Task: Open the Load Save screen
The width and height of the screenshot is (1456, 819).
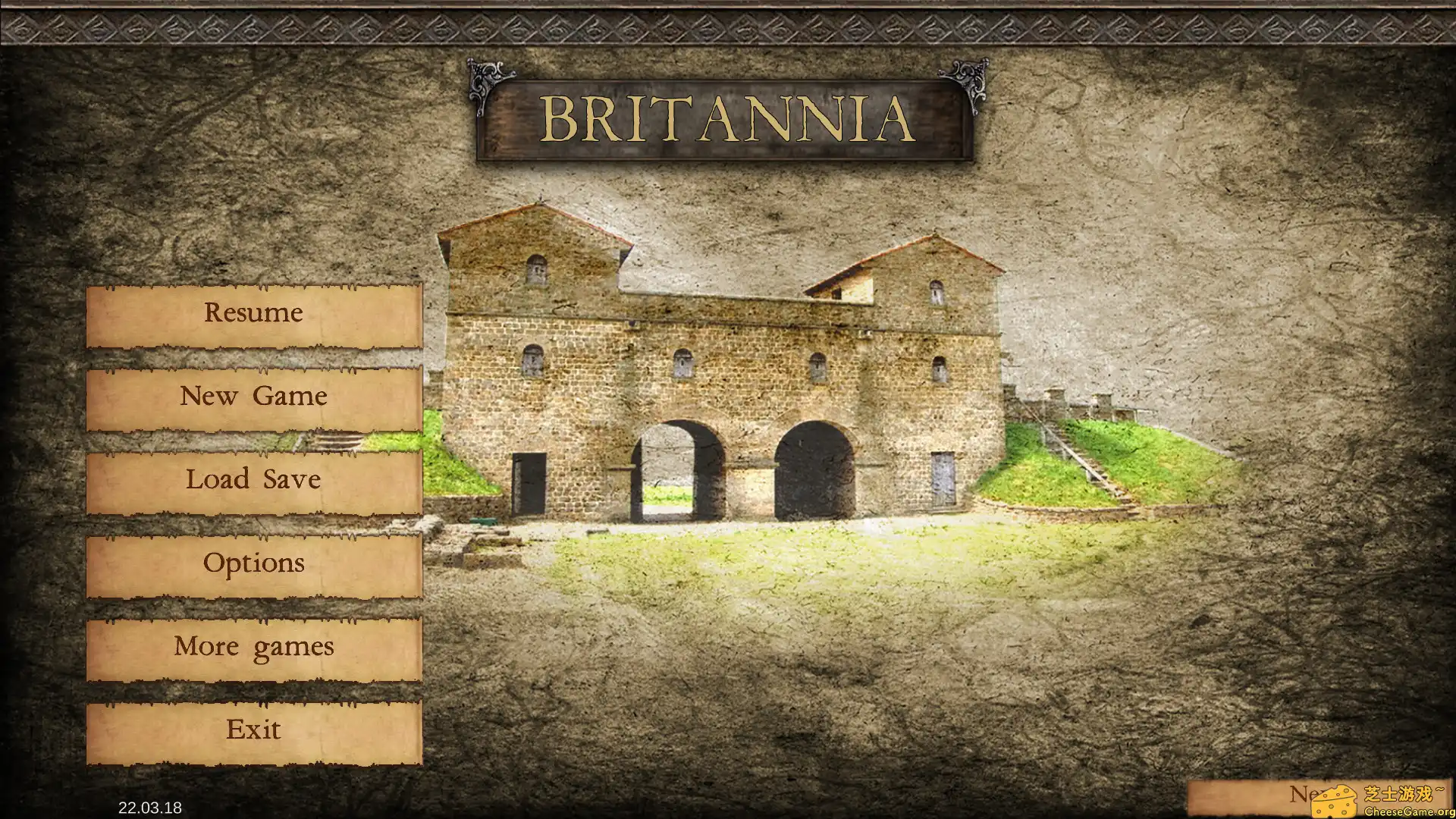Action: coord(253,479)
